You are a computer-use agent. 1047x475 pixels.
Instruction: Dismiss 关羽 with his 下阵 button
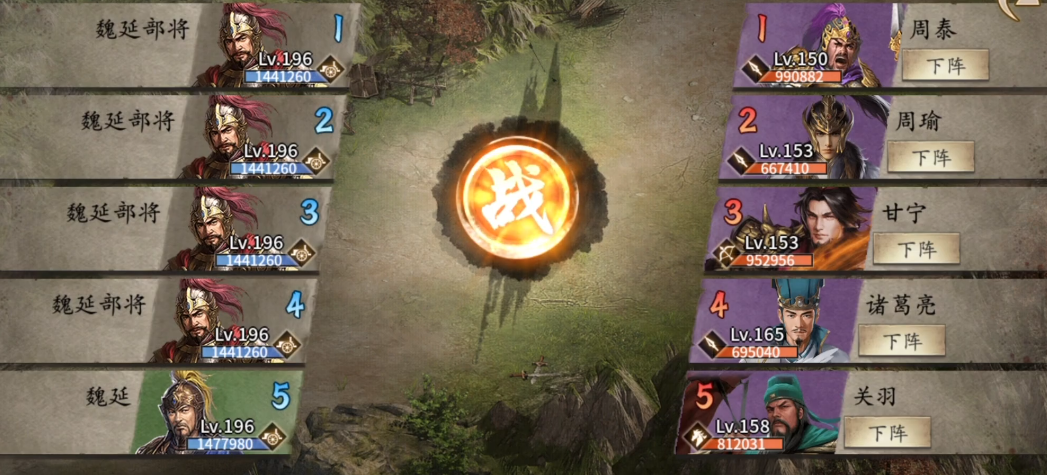pos(887,432)
